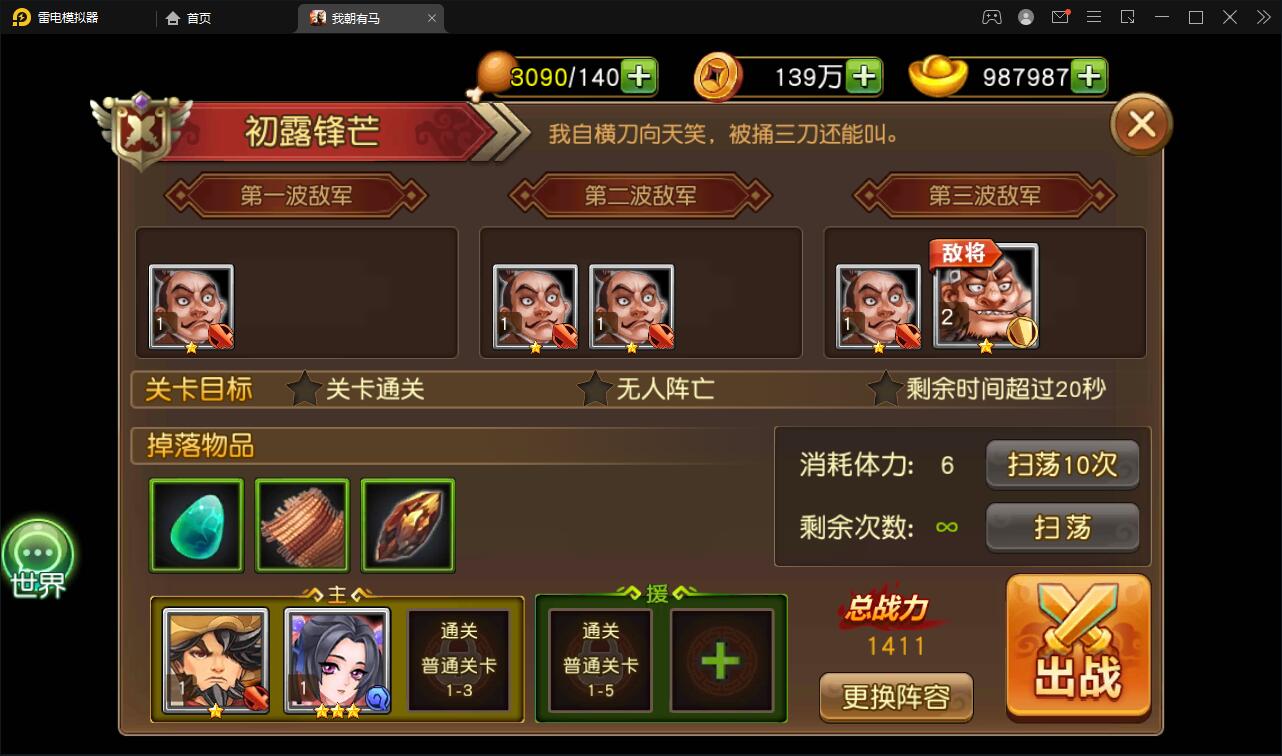Open the emulator messages envelope icon

tap(1060, 17)
